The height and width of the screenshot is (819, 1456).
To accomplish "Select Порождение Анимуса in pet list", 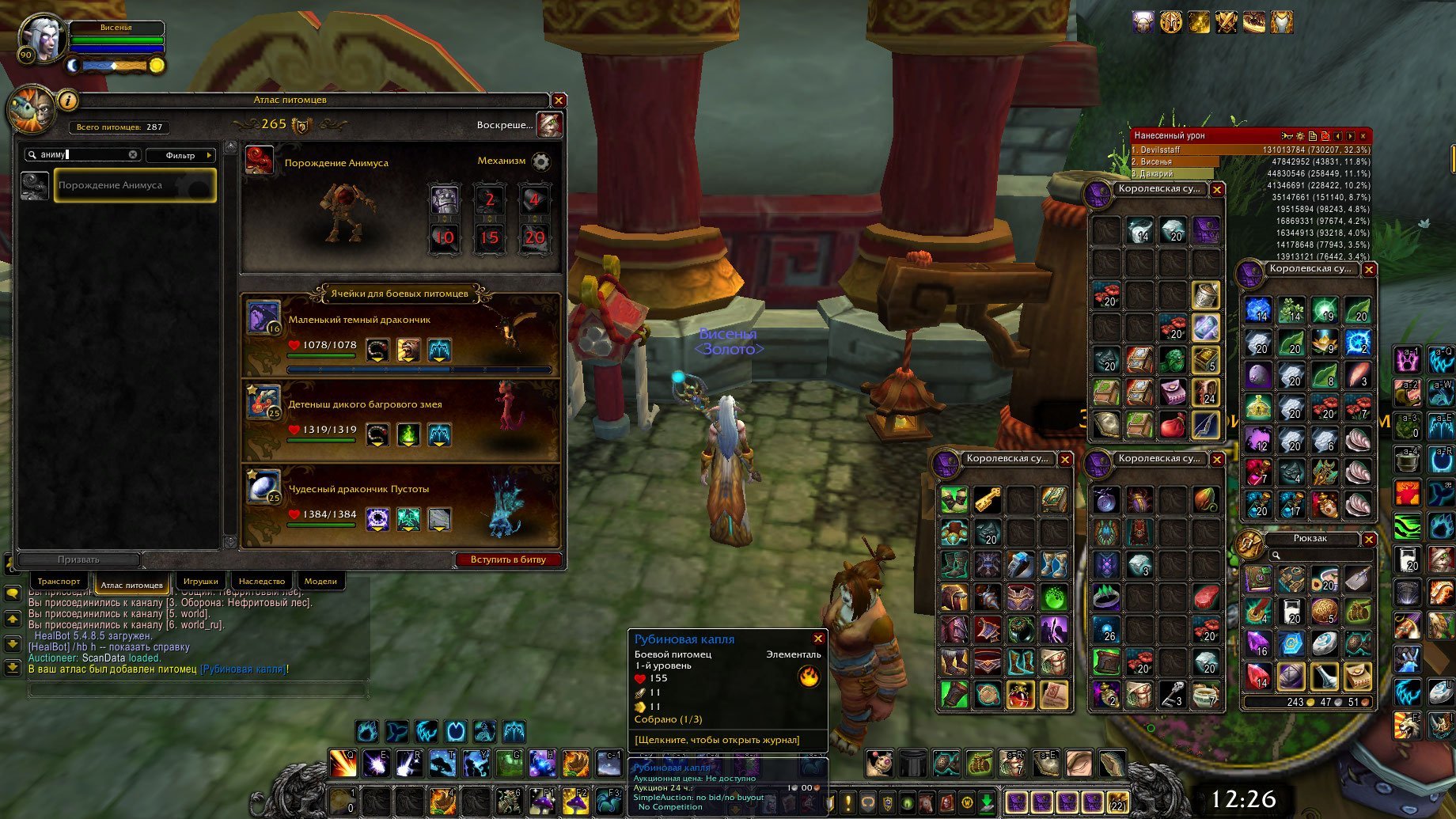I will (x=135, y=185).
